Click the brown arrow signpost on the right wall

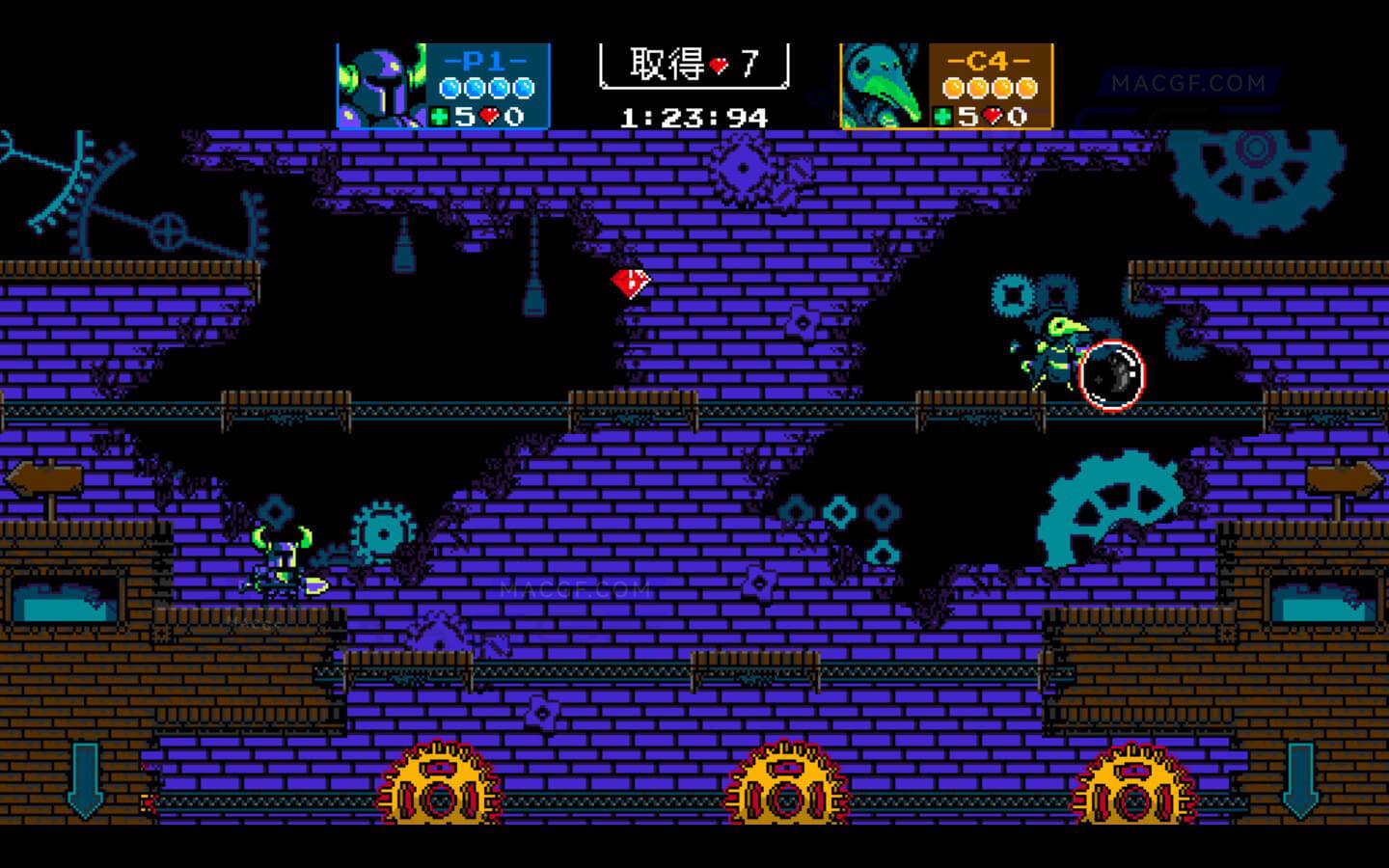click(x=1343, y=477)
